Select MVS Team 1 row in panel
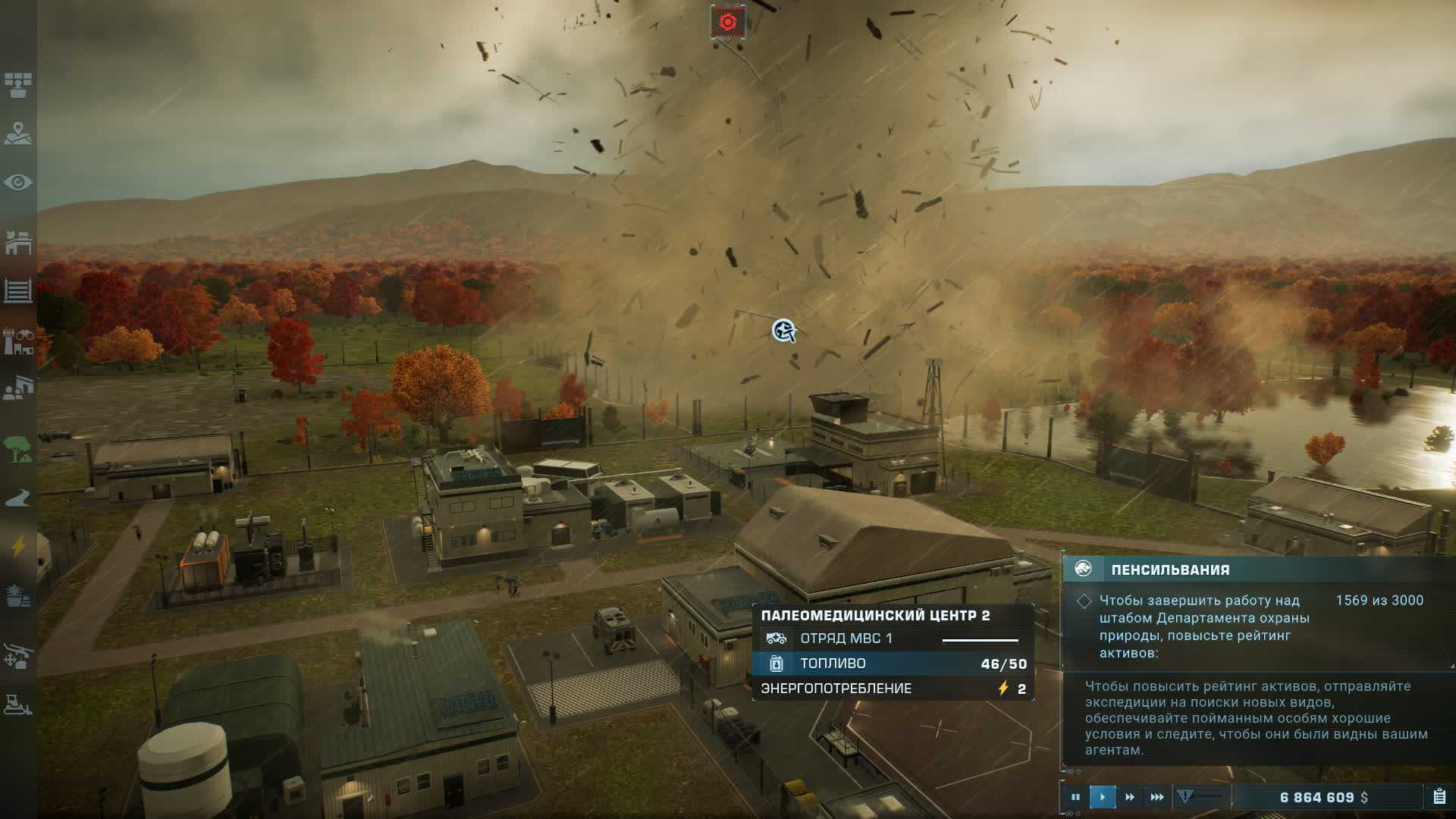The height and width of the screenshot is (819, 1456). click(893, 639)
